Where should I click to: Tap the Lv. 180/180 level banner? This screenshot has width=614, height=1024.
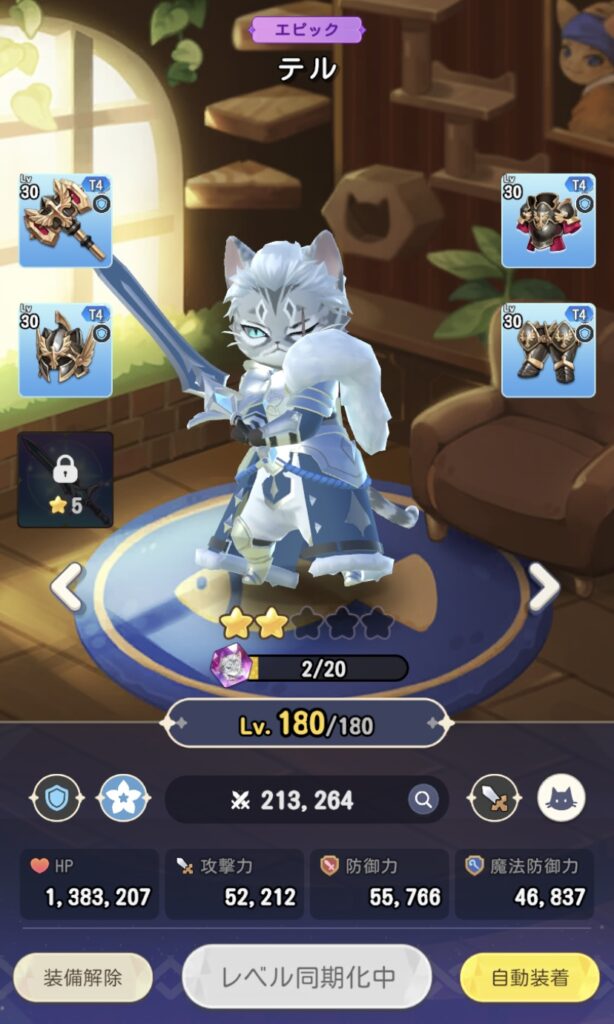pyautogui.click(x=306, y=724)
